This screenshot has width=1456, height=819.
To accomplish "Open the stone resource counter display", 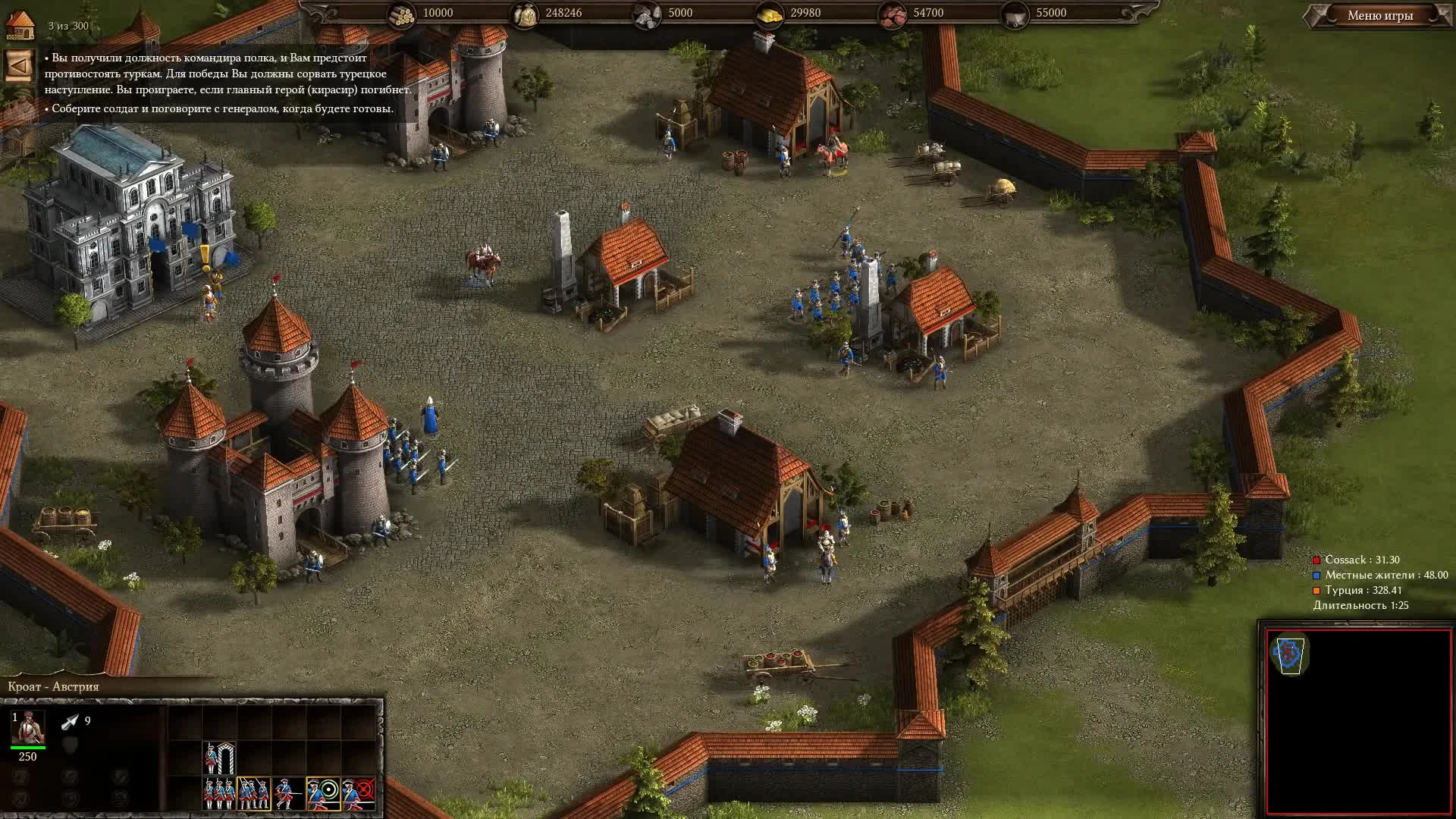I will 646,13.
